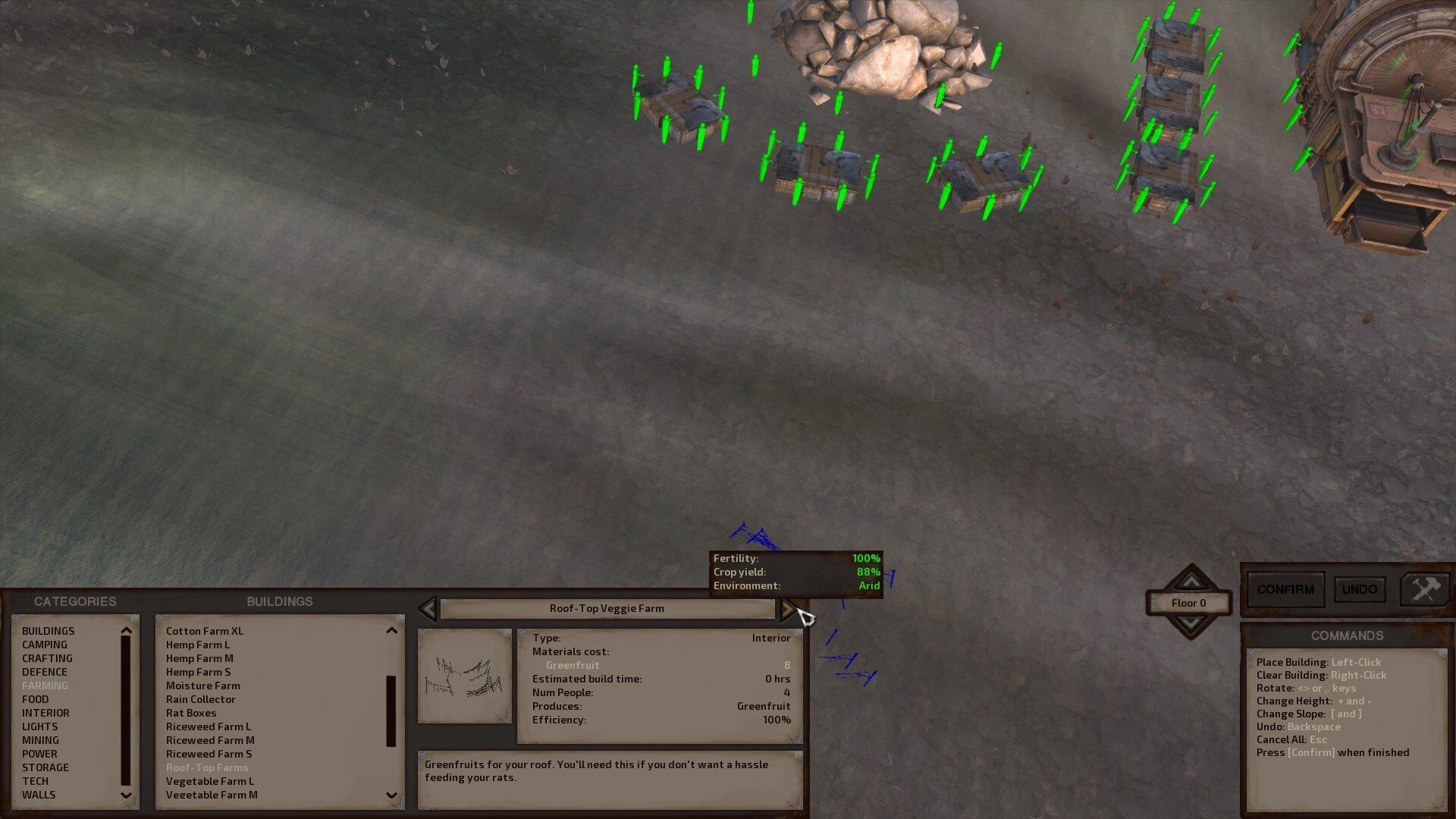
Task: Lower the floor level with down arrow
Action: (1191, 624)
